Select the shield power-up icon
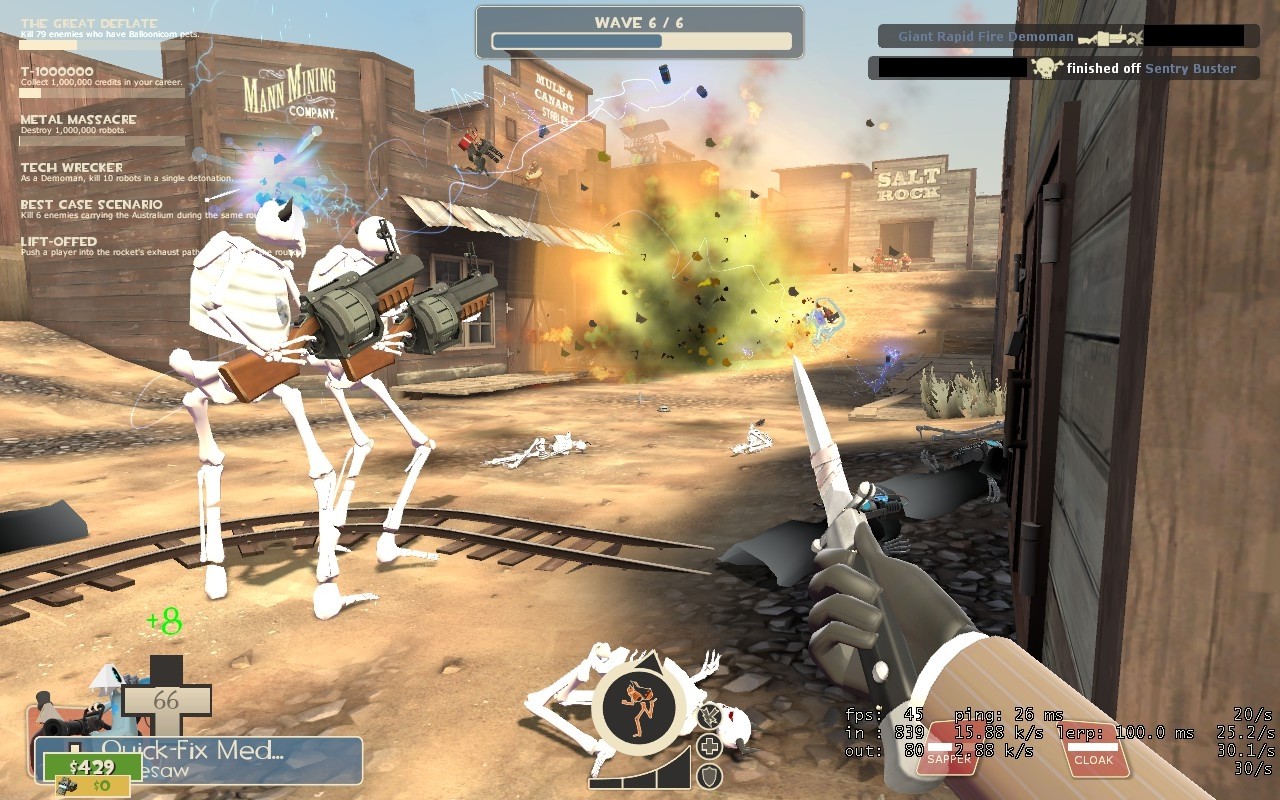This screenshot has width=1280, height=800. (x=710, y=776)
